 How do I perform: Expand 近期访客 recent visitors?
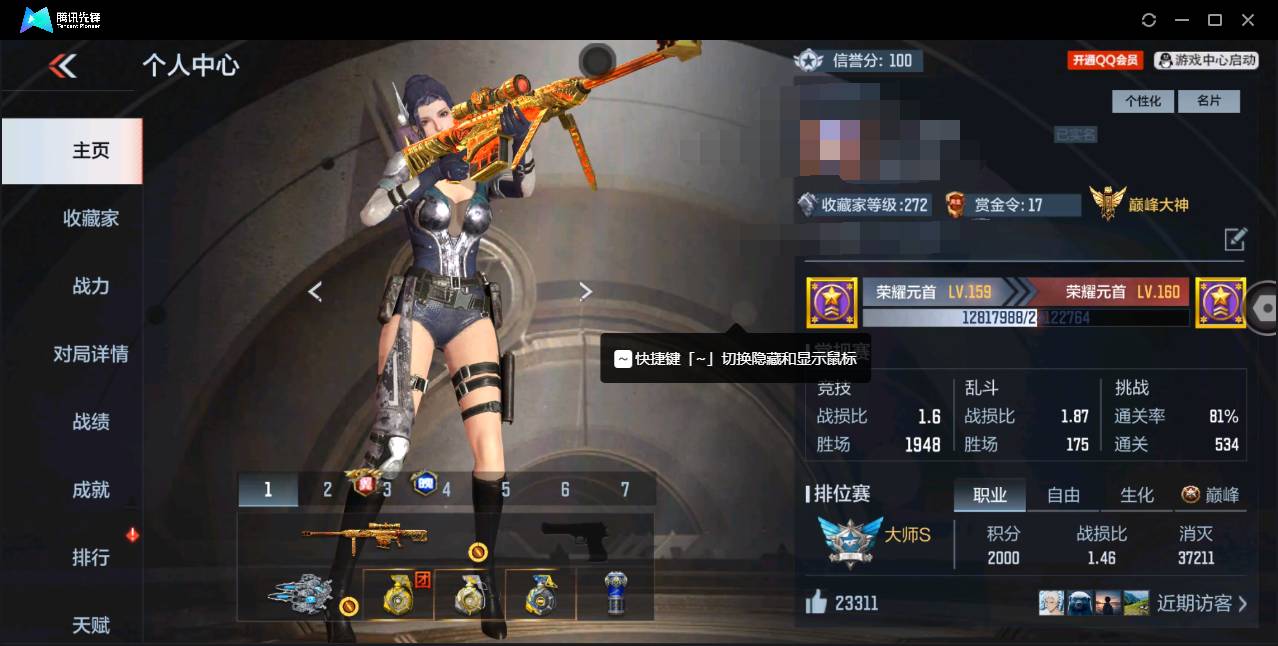(x=1202, y=603)
